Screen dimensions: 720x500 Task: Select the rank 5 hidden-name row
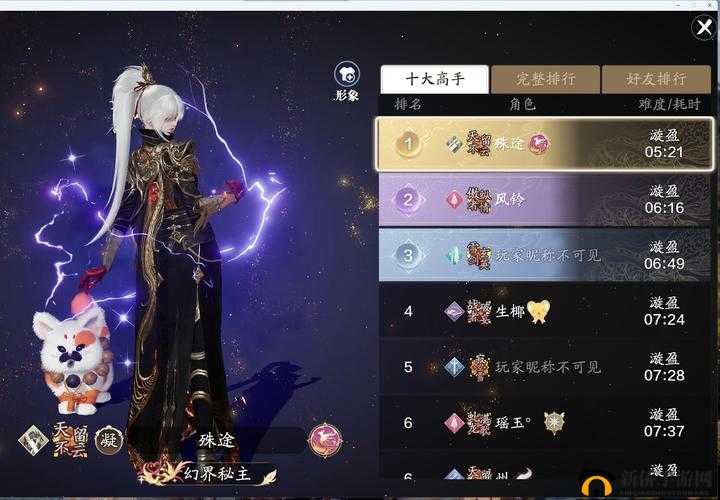coord(544,367)
